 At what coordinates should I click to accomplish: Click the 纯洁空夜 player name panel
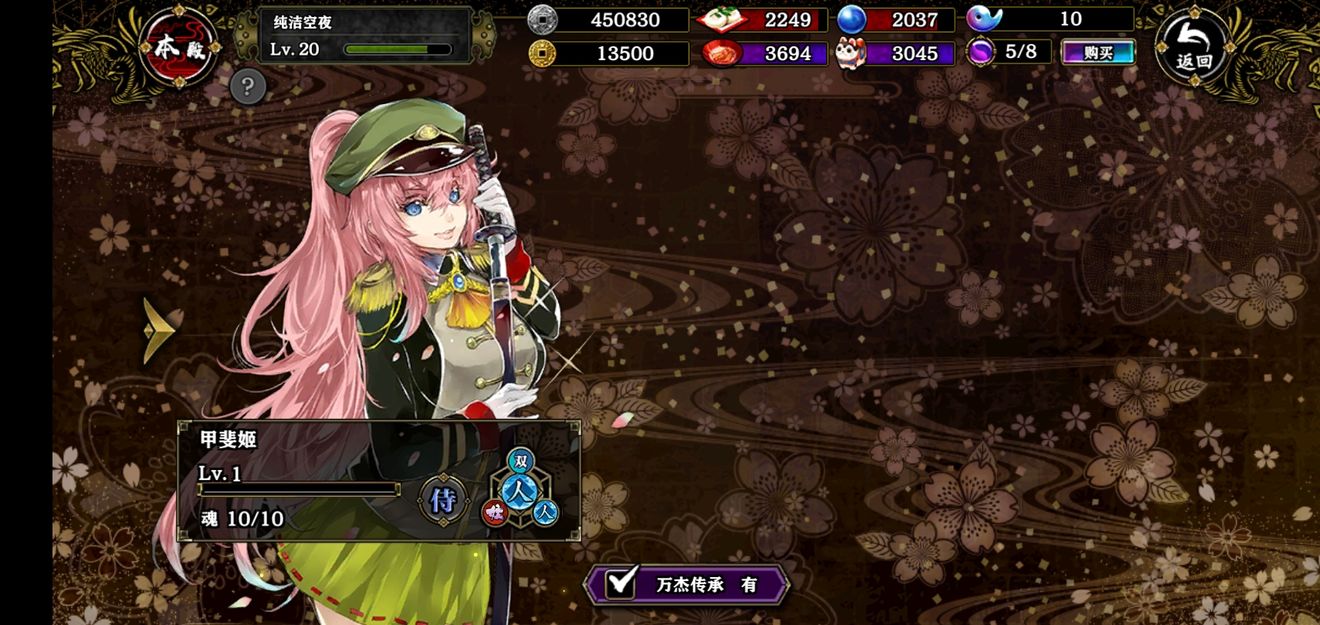pyautogui.click(x=365, y=36)
